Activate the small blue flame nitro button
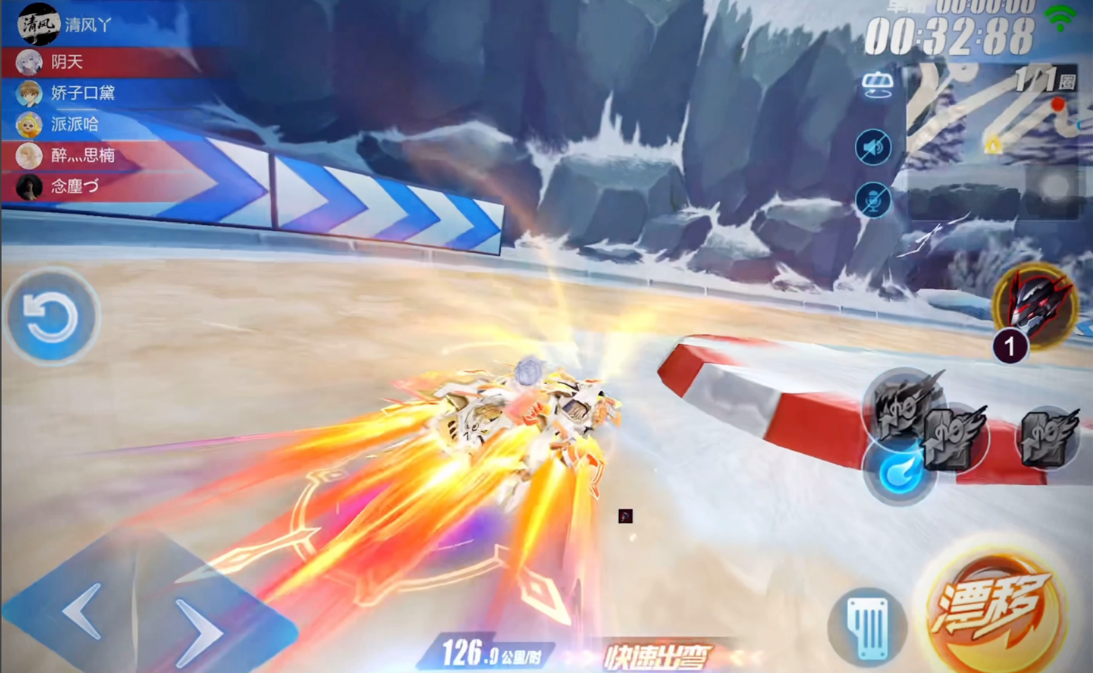 coord(898,472)
